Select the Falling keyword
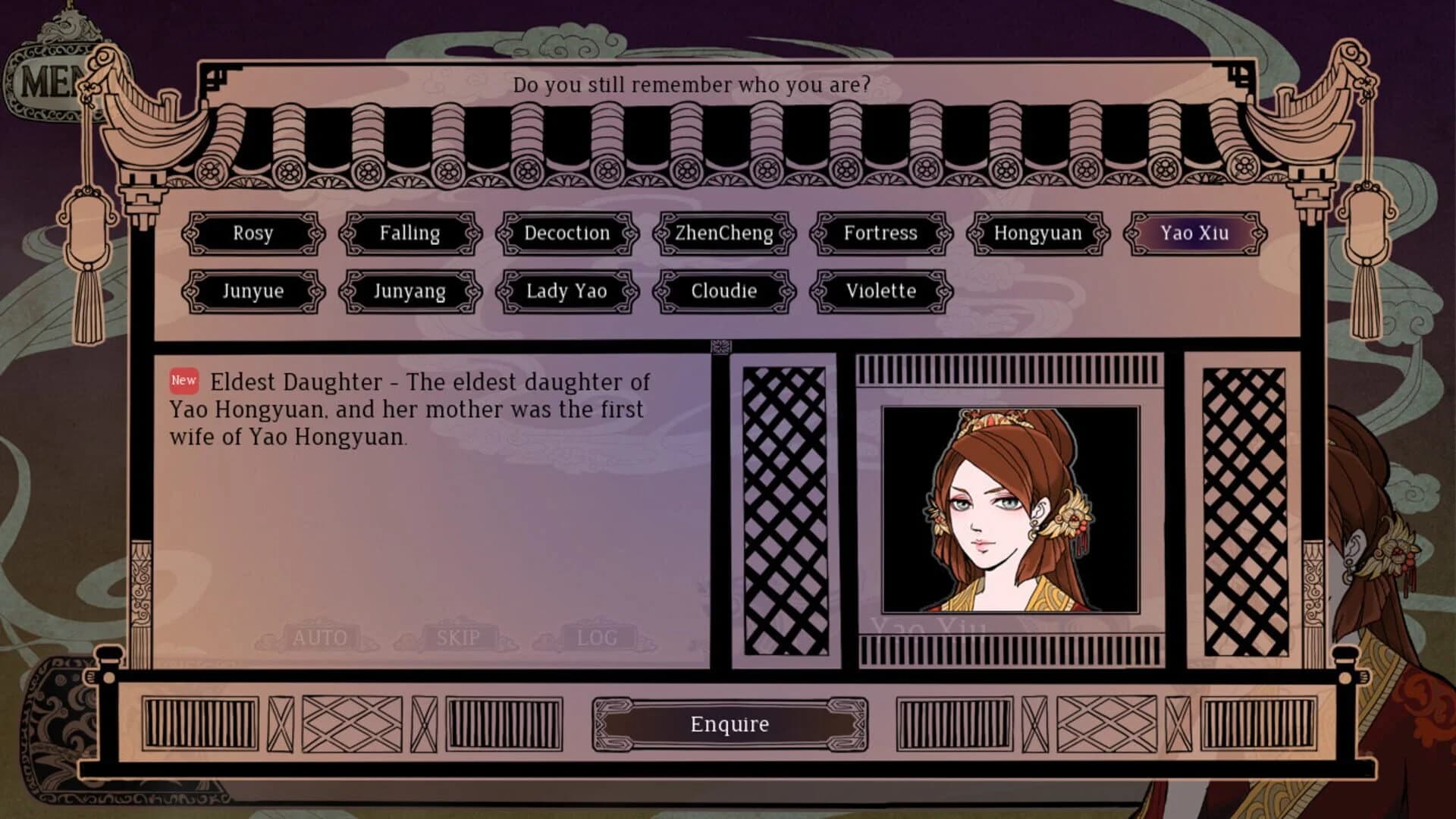Viewport: 1456px width, 819px height. tap(410, 234)
